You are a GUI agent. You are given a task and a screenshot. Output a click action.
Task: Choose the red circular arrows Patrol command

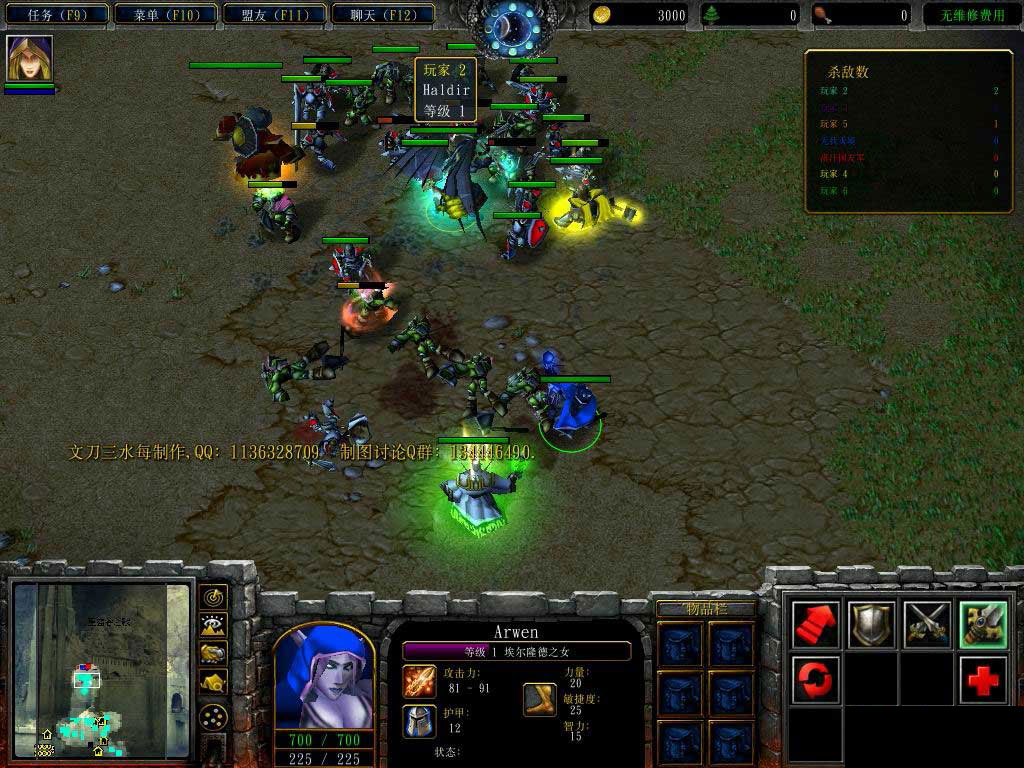tap(815, 681)
